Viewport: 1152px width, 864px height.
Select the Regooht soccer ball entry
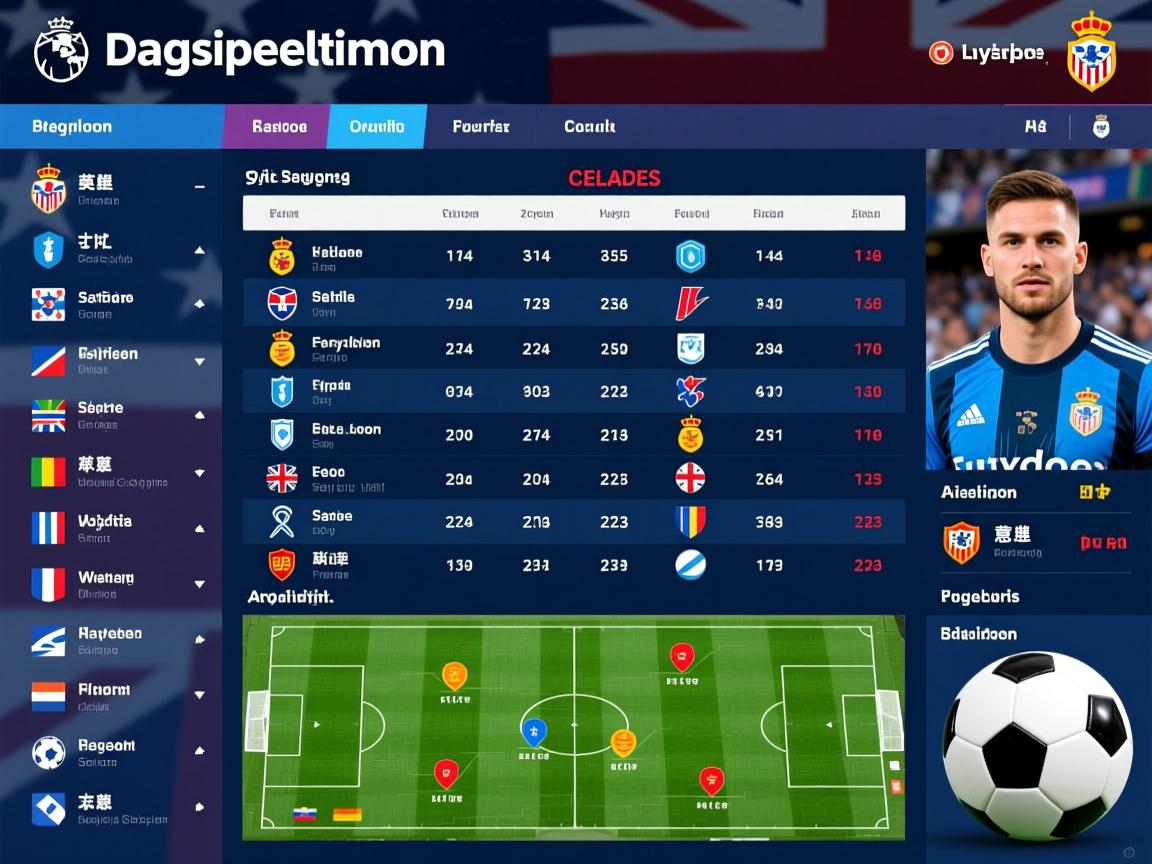pyautogui.click(x=105, y=752)
